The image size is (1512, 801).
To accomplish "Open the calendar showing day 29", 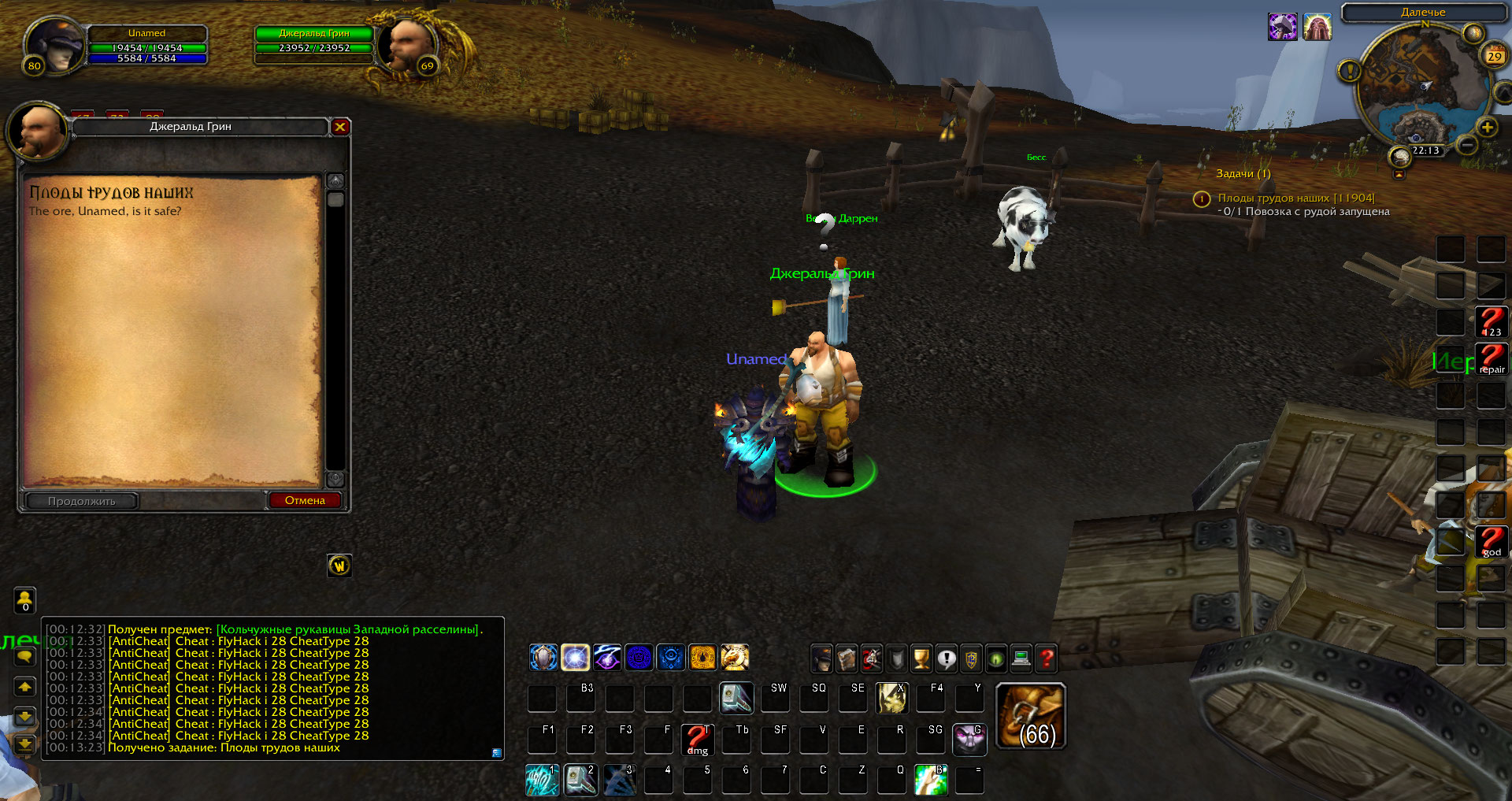I will point(1494,56).
